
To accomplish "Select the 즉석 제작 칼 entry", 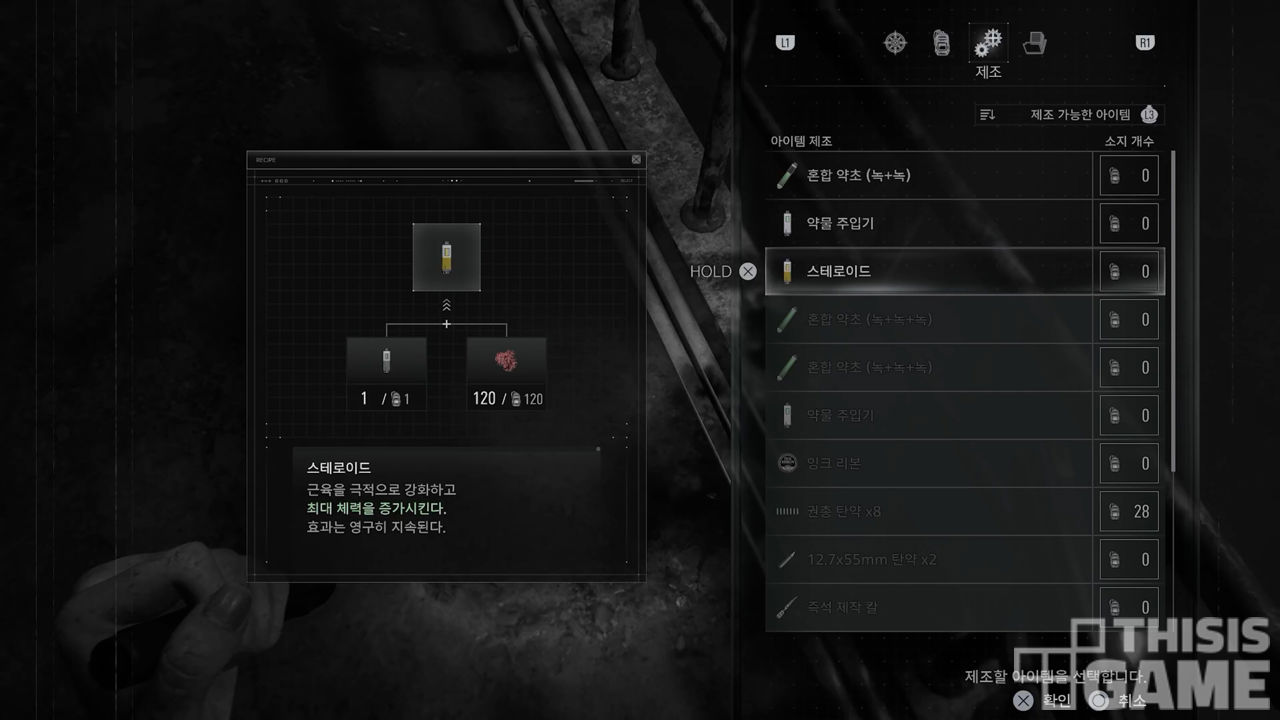I will pos(930,607).
